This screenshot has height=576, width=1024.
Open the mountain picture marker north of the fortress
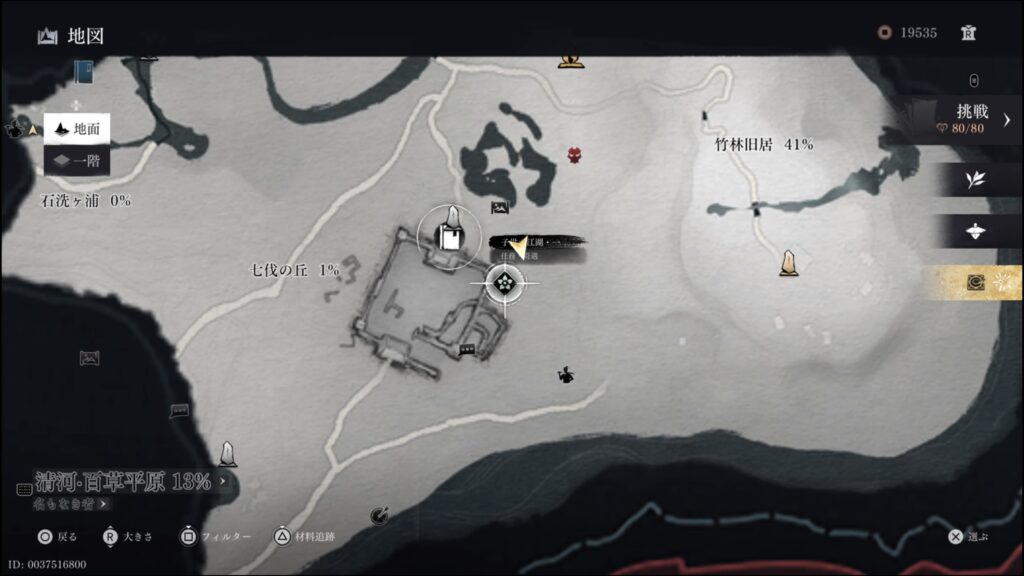click(x=500, y=208)
